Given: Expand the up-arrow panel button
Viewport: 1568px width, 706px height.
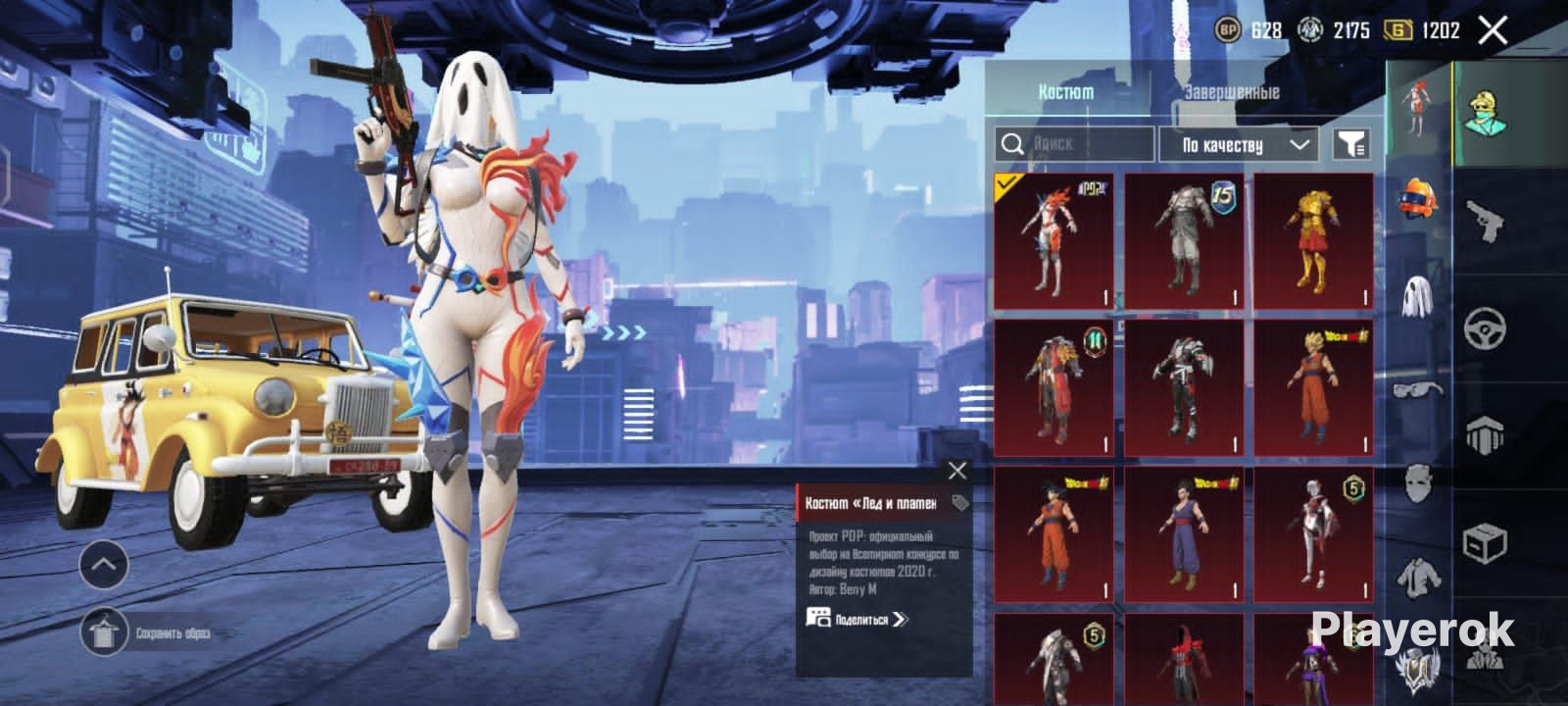Looking at the screenshot, I should (x=104, y=565).
